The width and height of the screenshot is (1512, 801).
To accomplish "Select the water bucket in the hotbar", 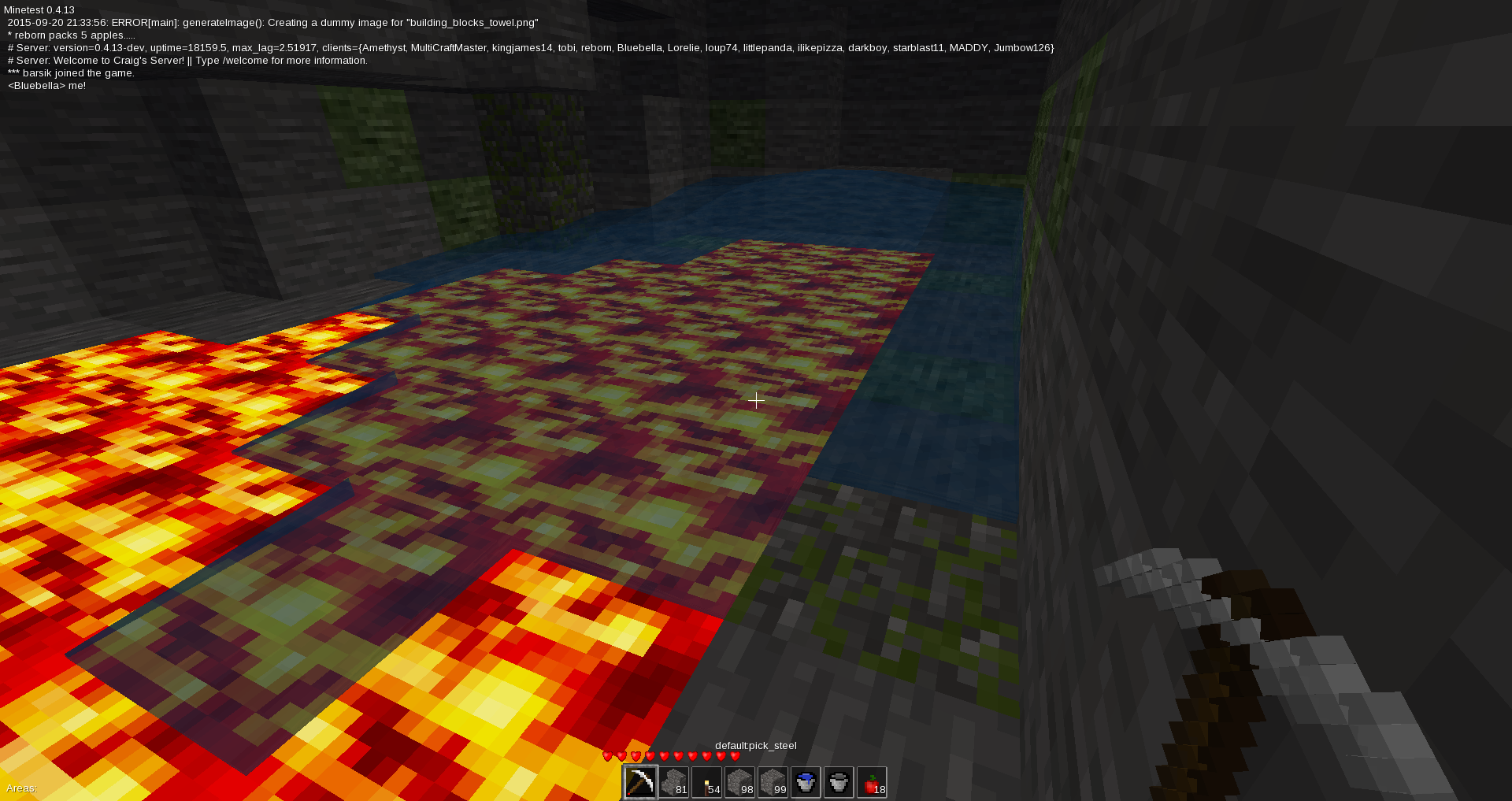I will point(804,781).
